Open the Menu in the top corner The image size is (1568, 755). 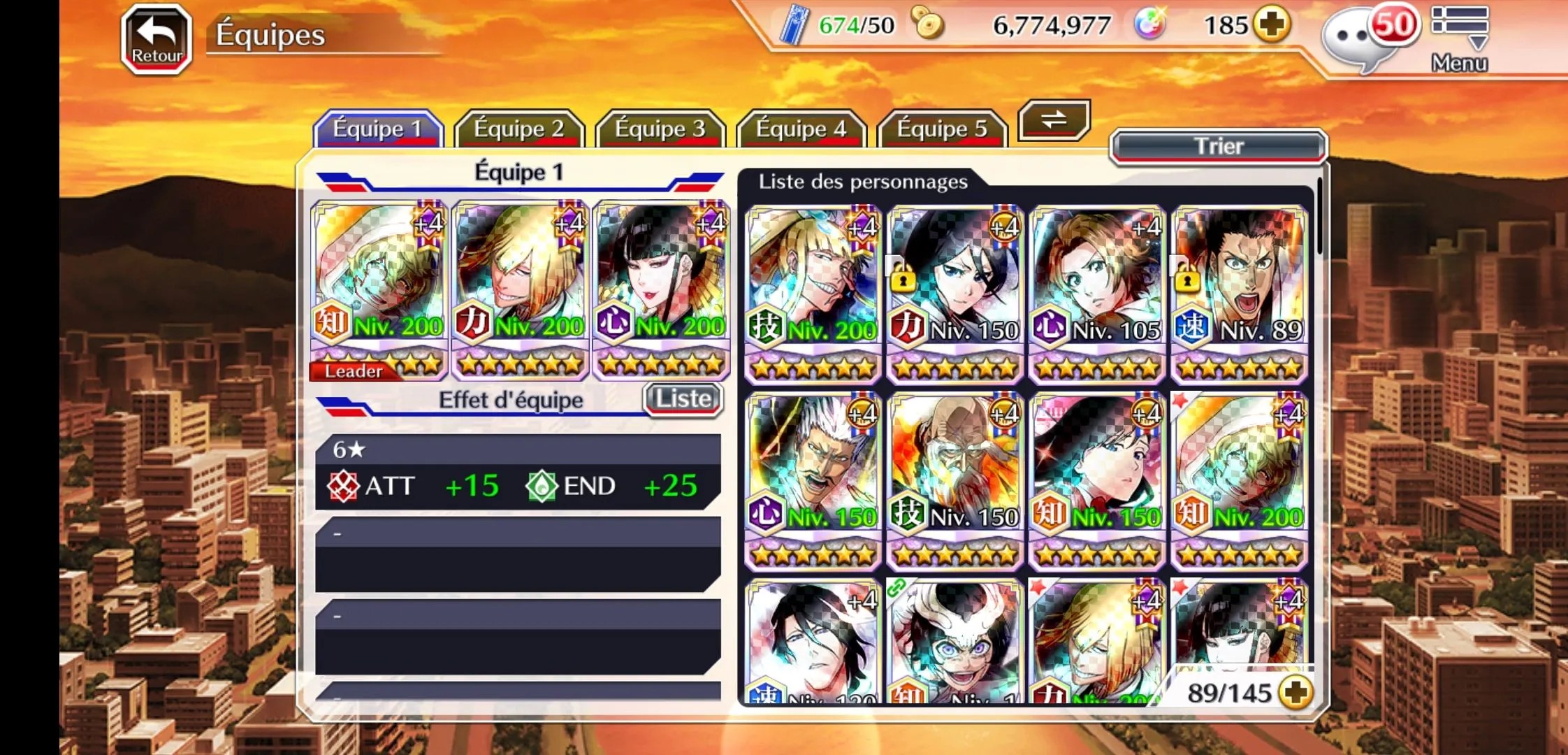(1459, 39)
